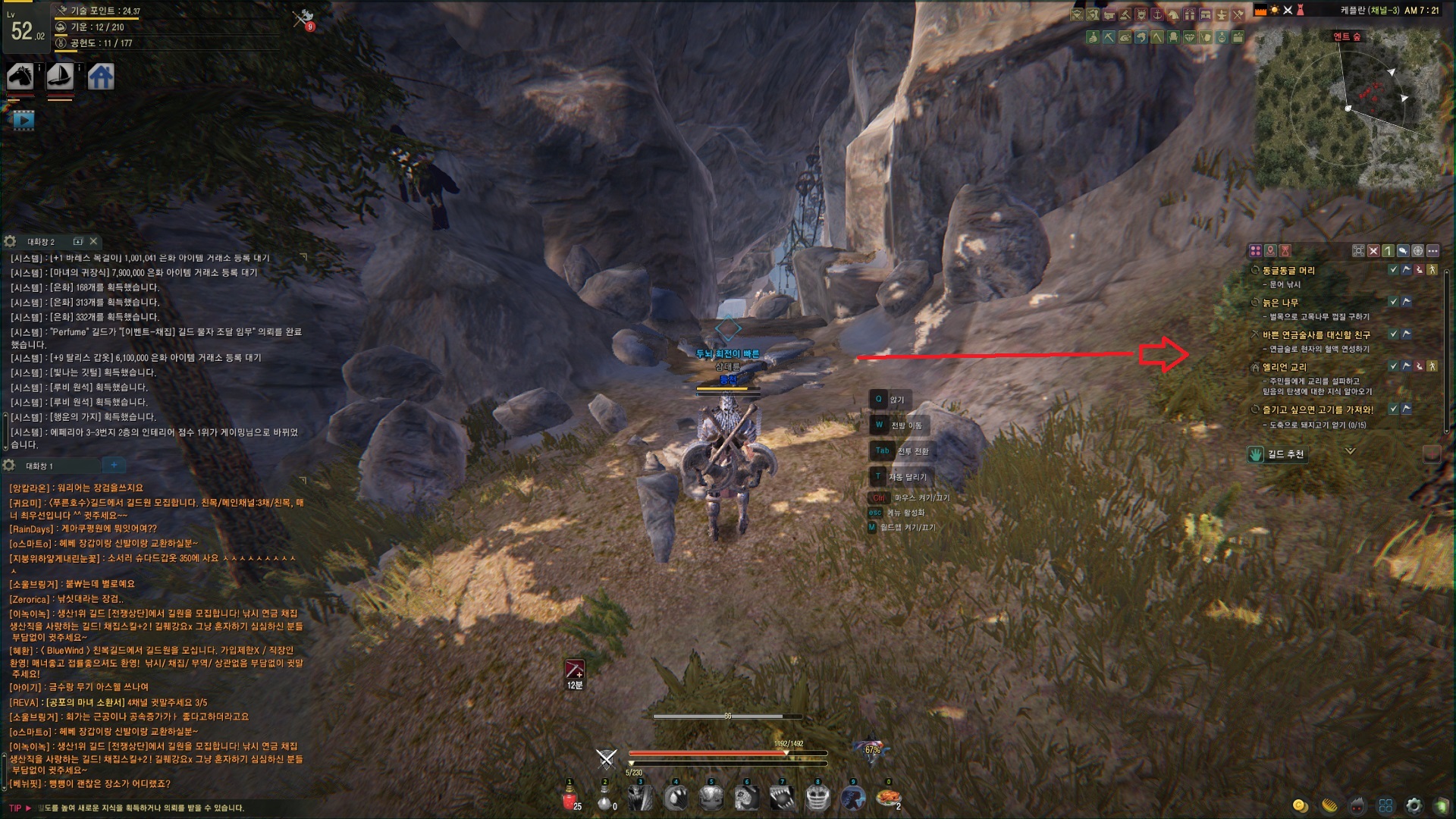
Task: Click the gold coin shop icon
Action: (x=1300, y=805)
